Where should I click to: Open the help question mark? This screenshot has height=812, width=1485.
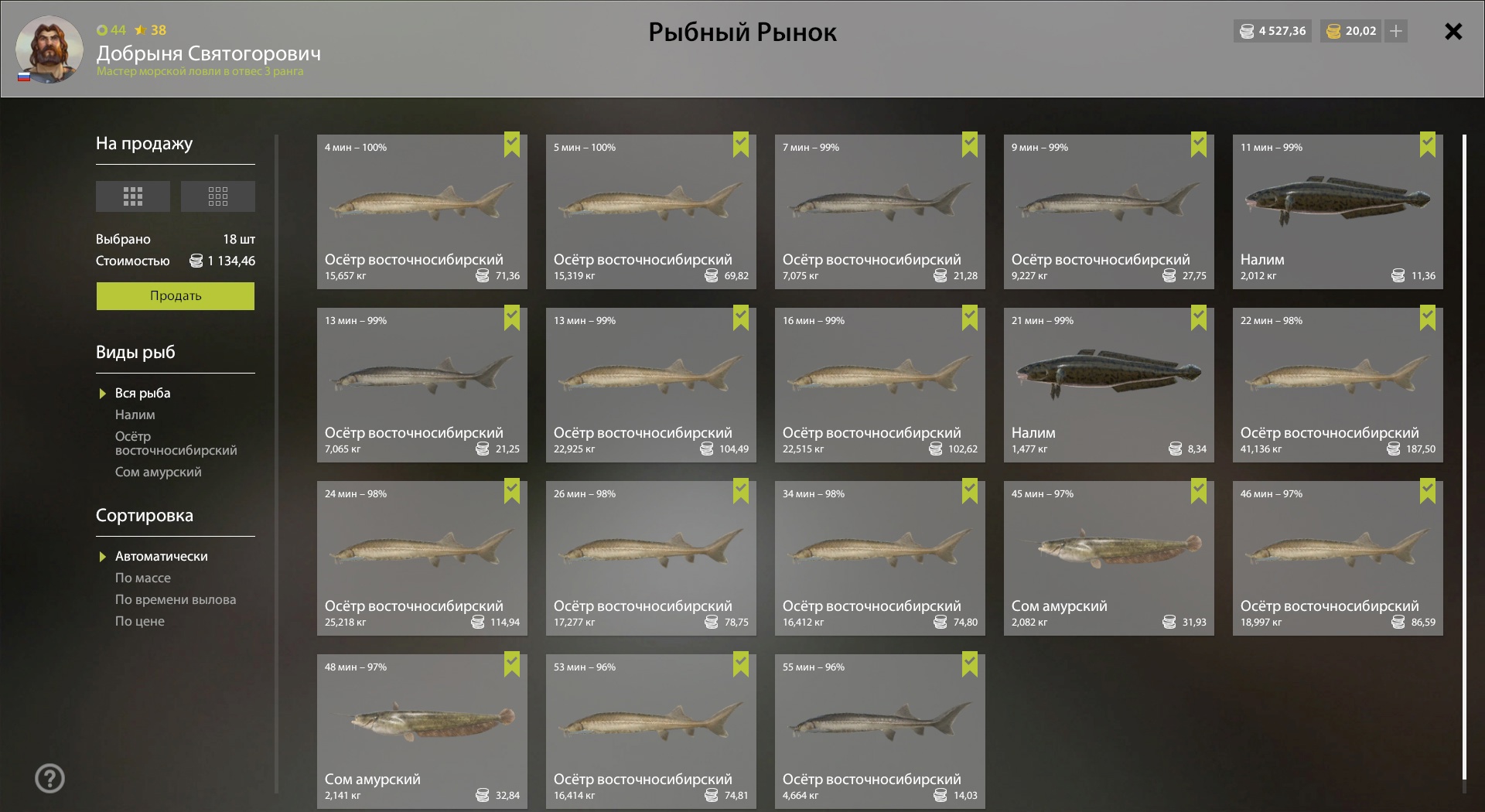[x=49, y=778]
